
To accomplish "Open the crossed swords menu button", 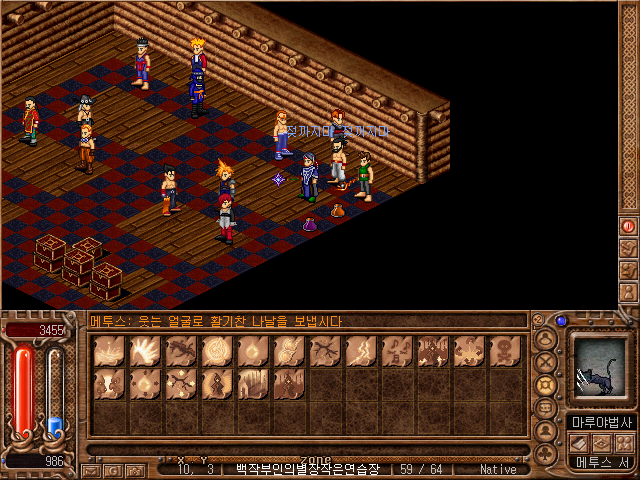I will 546,361.
